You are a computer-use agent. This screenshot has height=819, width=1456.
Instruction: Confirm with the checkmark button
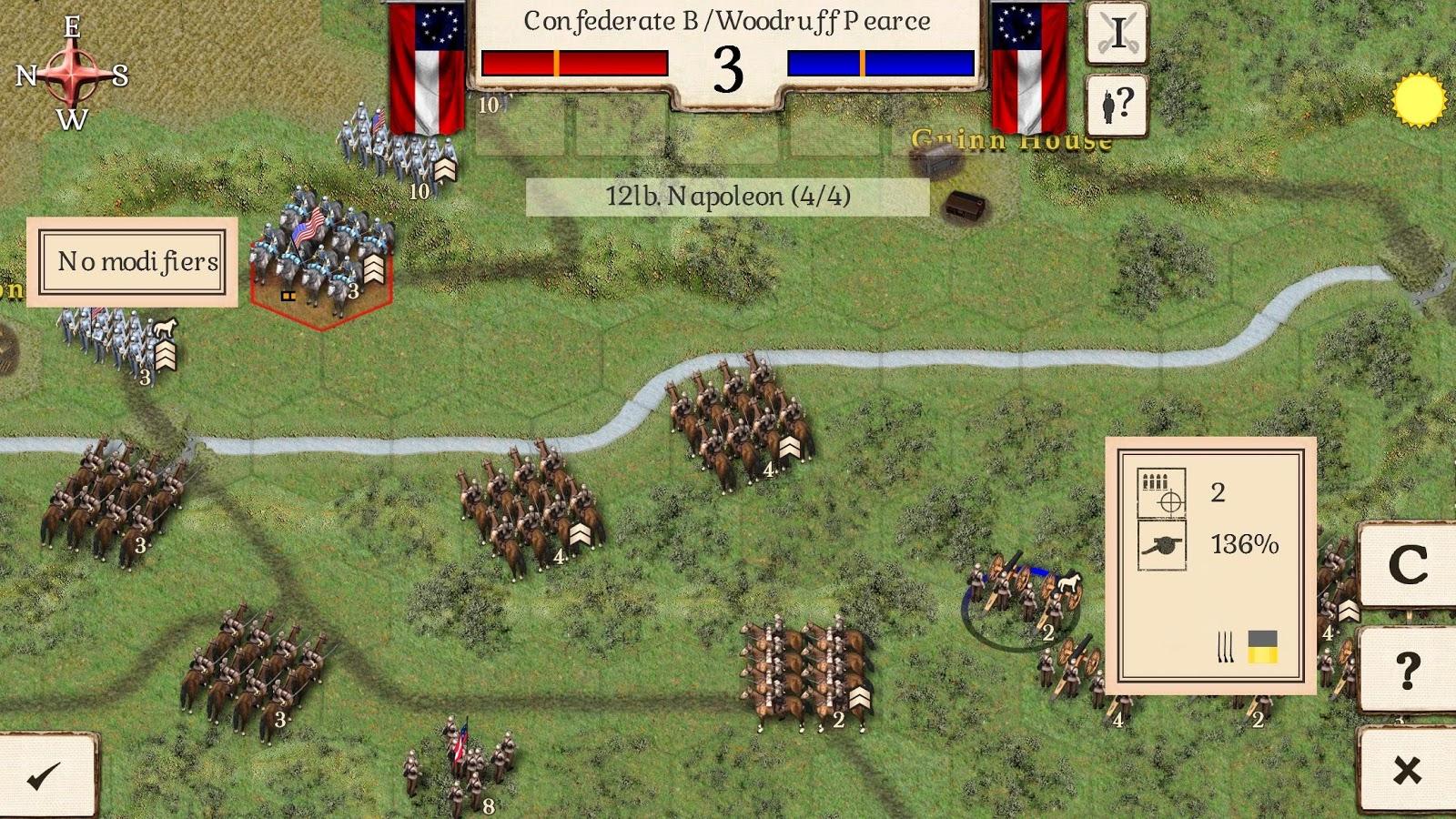(45, 775)
